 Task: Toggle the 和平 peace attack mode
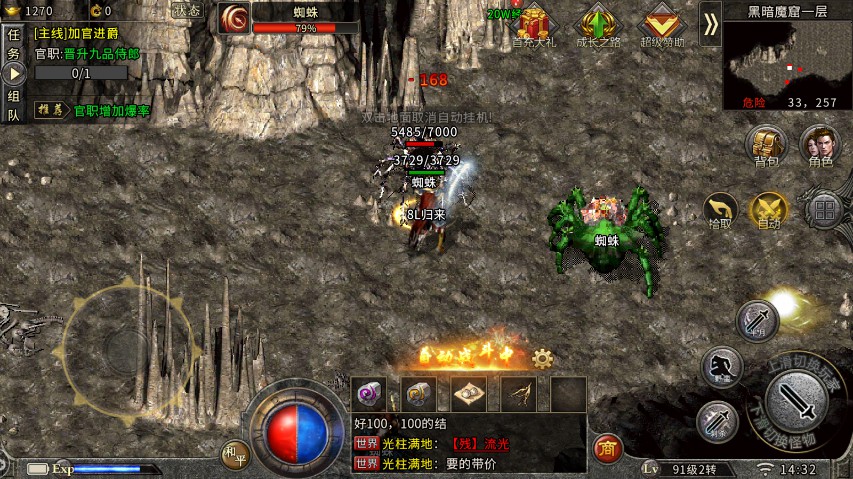click(x=235, y=454)
